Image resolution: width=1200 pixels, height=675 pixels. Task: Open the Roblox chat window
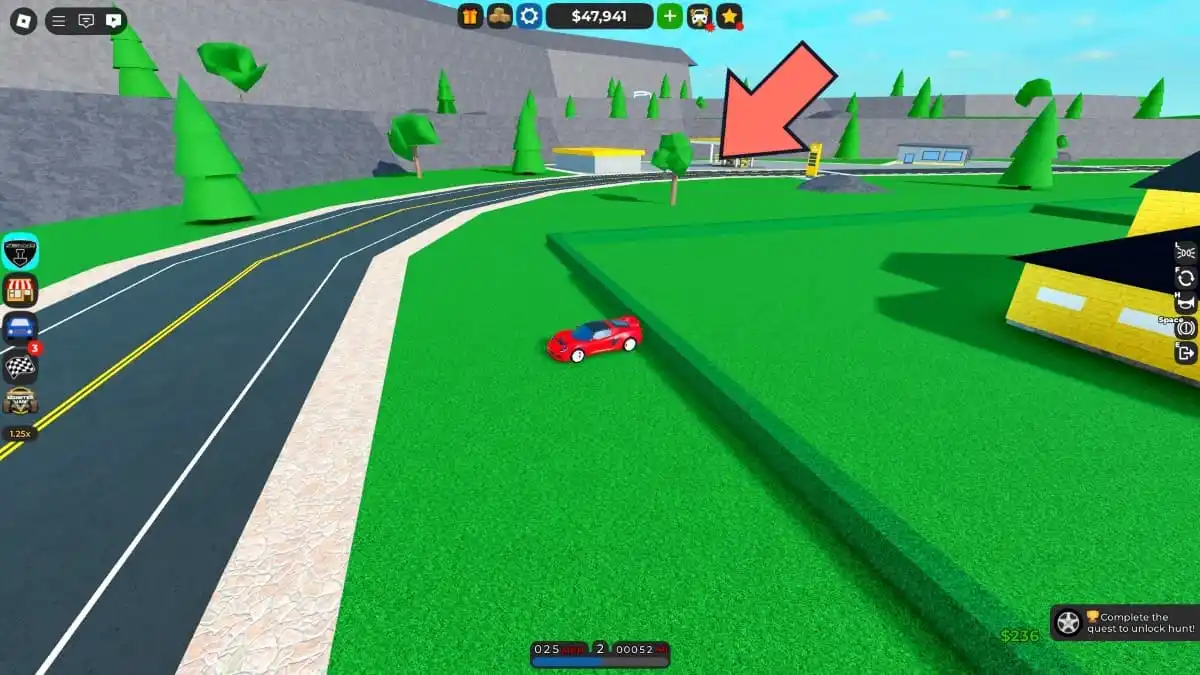point(86,20)
